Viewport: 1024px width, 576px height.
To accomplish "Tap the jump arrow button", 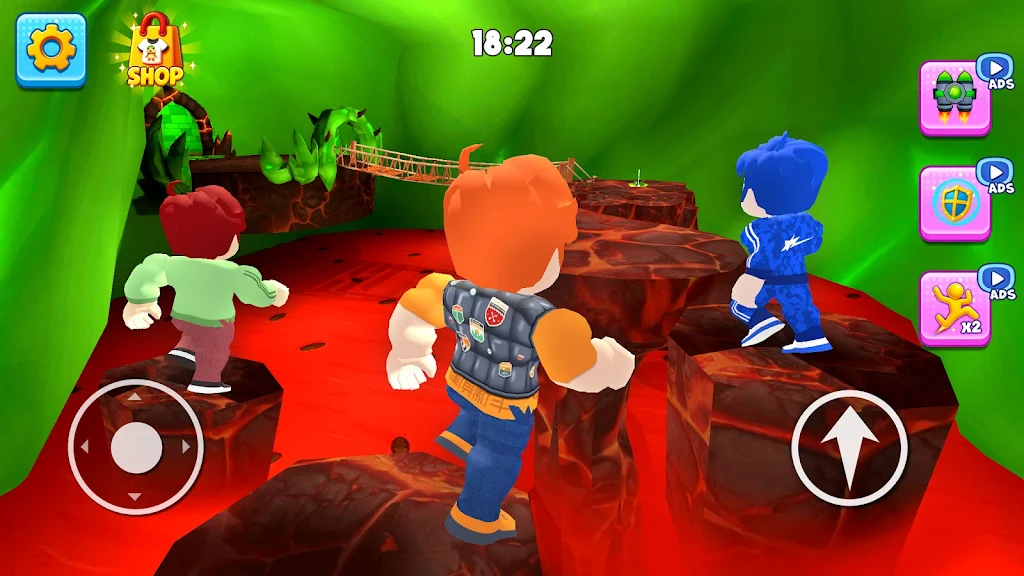I will pyautogui.click(x=849, y=447).
